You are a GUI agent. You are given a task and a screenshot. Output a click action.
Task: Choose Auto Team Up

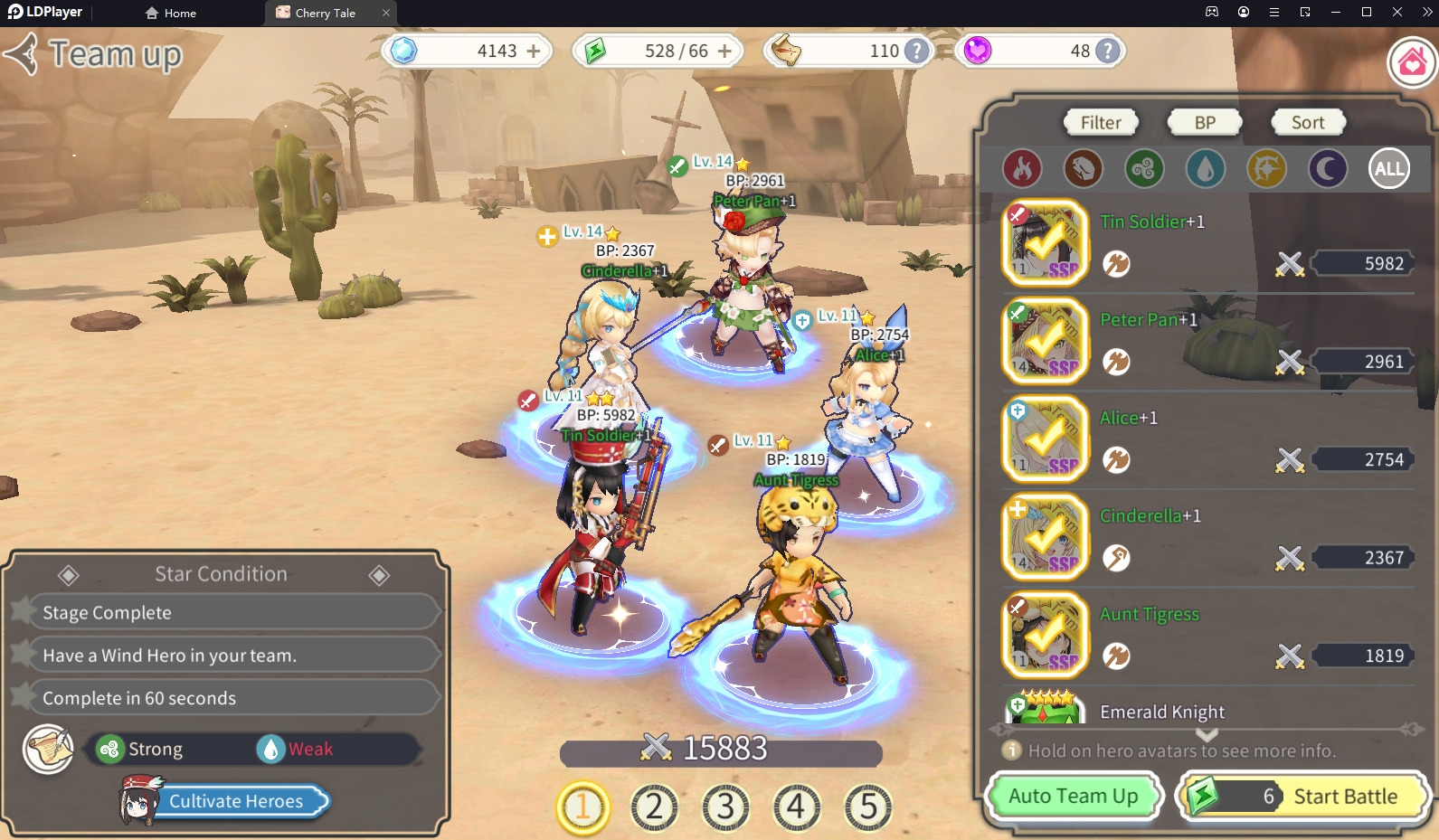[x=1073, y=797]
